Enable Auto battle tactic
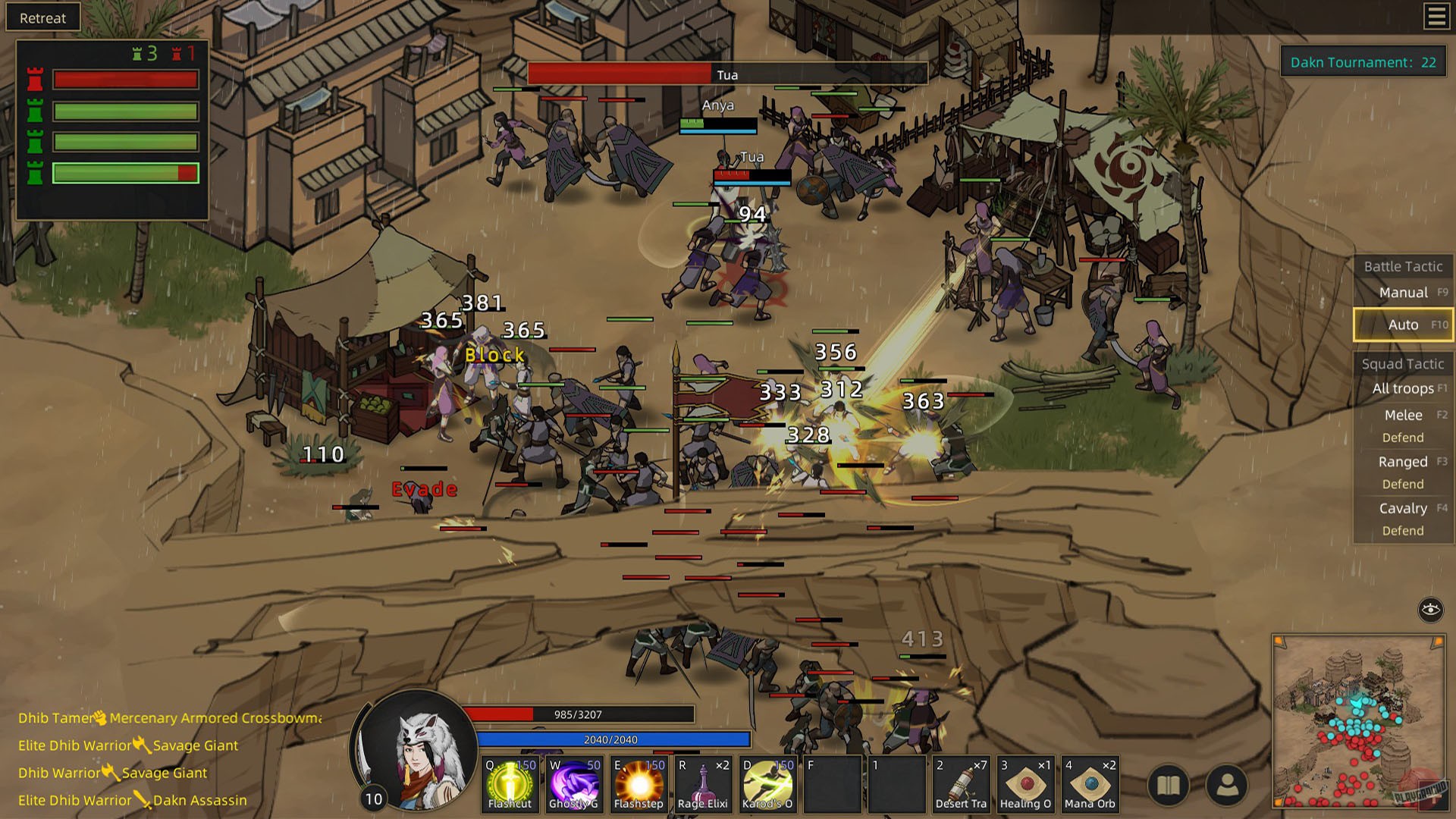1456x819 pixels. (x=1402, y=324)
